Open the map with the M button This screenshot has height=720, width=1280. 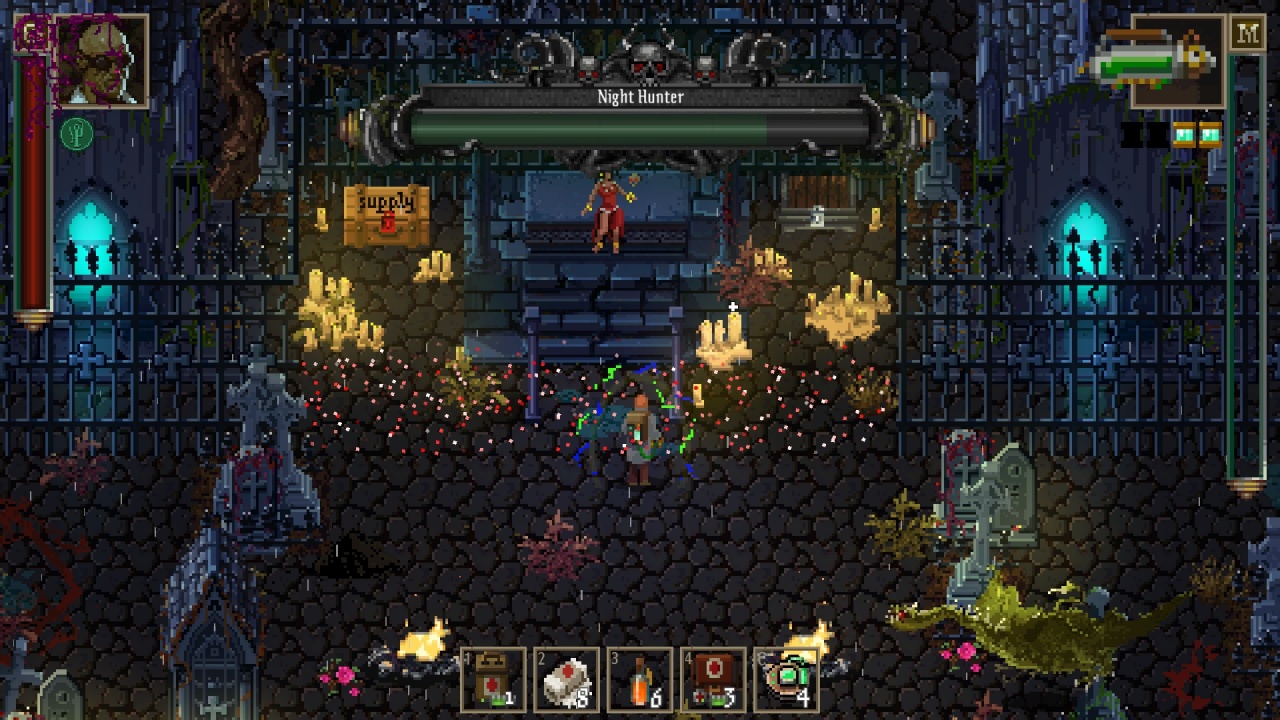tap(1247, 33)
